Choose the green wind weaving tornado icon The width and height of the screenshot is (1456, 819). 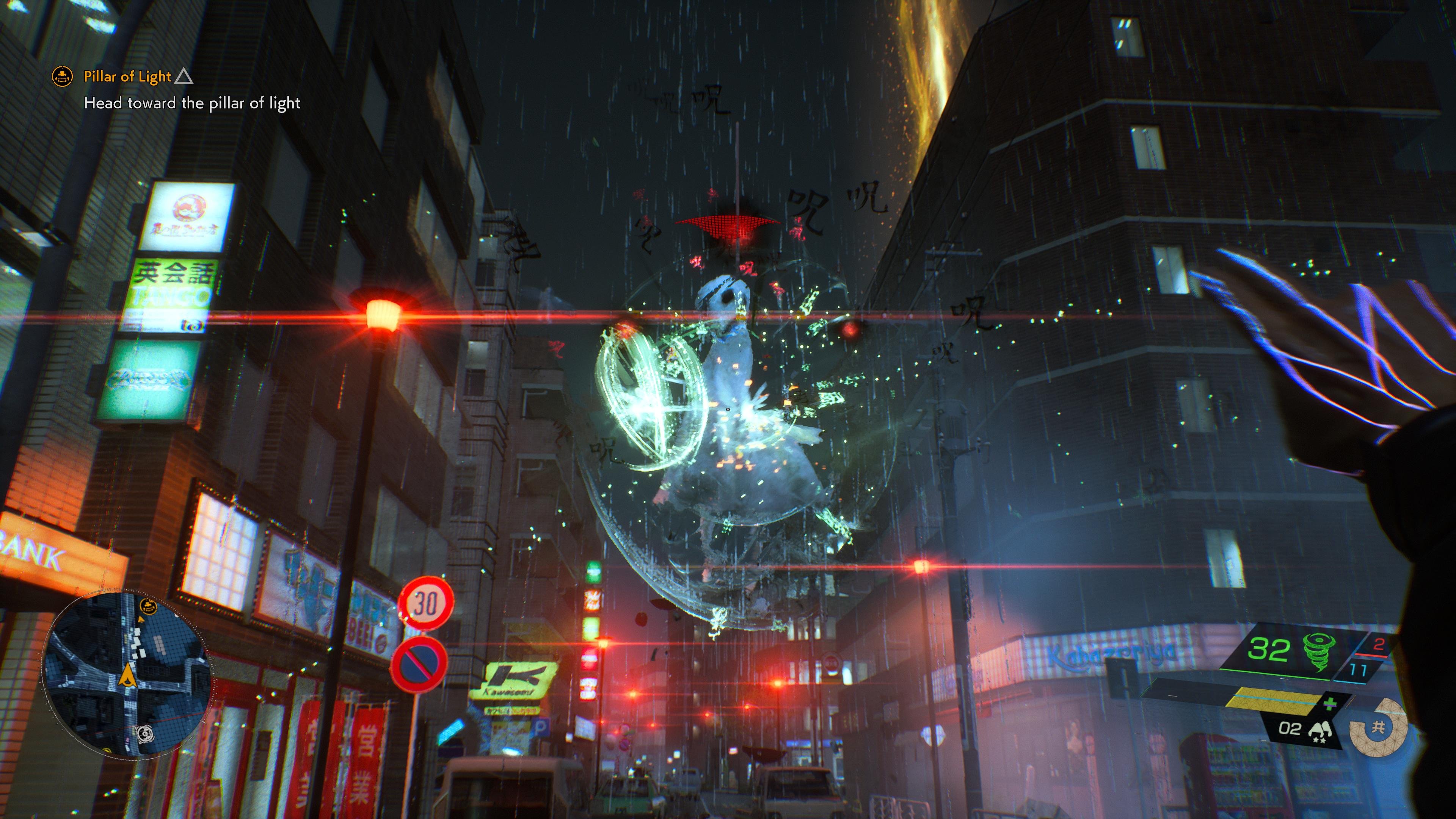point(1318,651)
